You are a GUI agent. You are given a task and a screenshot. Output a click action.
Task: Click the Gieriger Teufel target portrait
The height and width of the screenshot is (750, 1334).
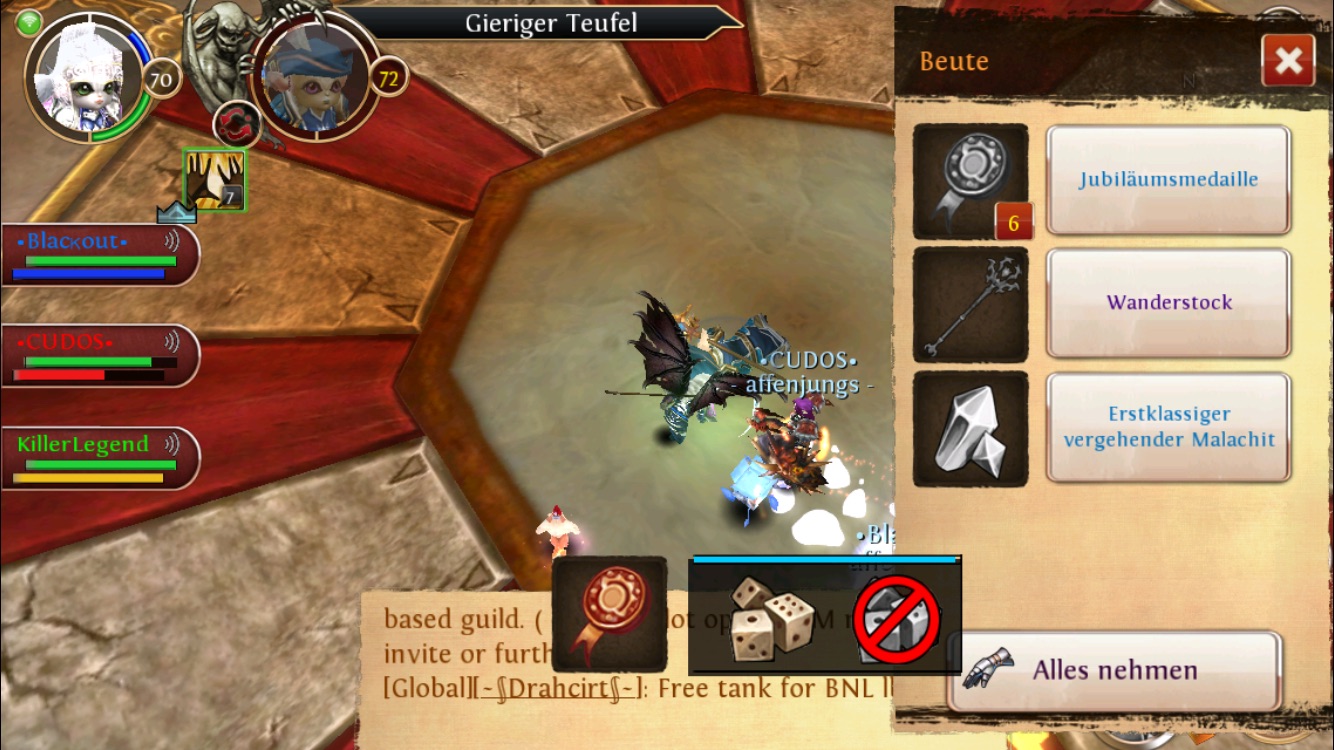point(315,77)
